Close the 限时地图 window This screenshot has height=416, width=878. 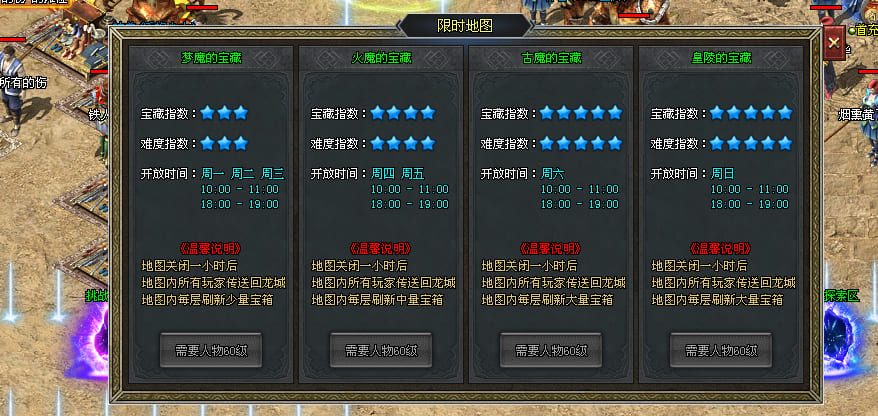tap(834, 43)
